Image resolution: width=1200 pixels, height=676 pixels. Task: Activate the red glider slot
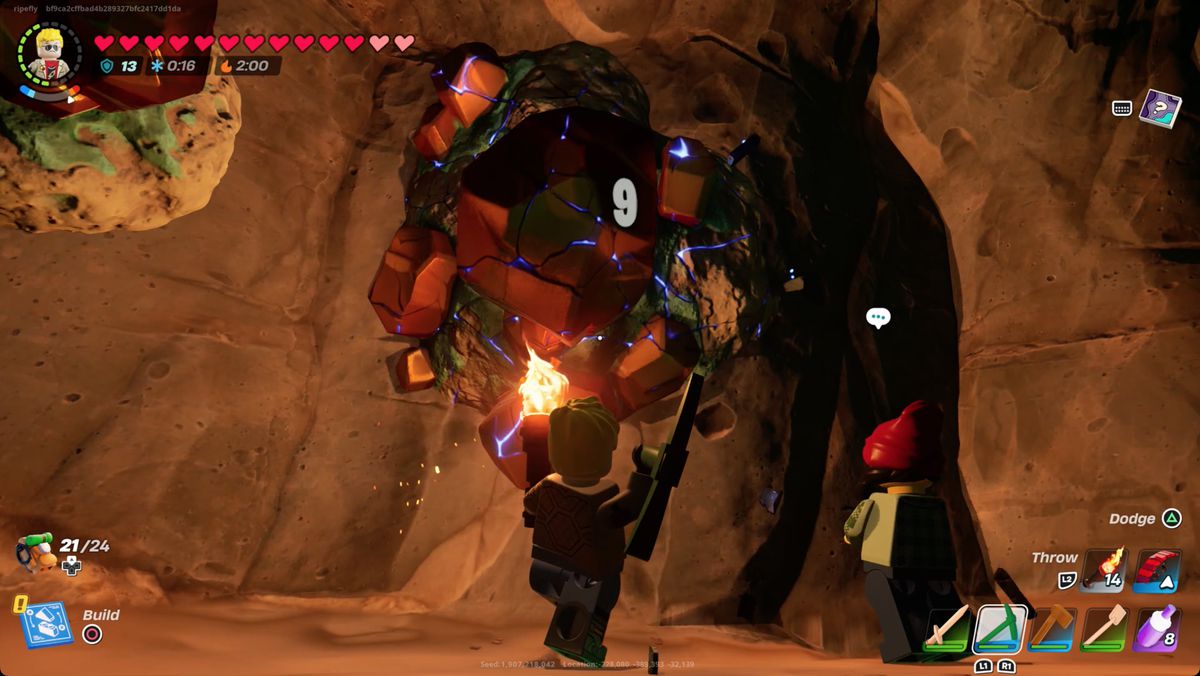(x=1157, y=570)
